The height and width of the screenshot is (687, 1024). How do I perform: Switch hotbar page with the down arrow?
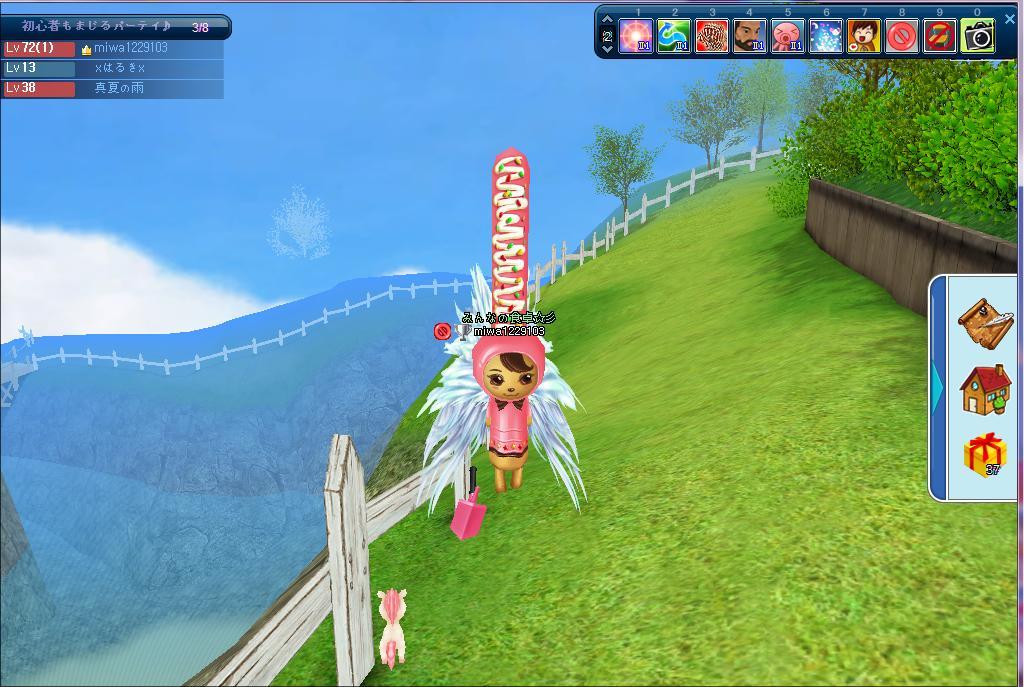tap(607, 49)
